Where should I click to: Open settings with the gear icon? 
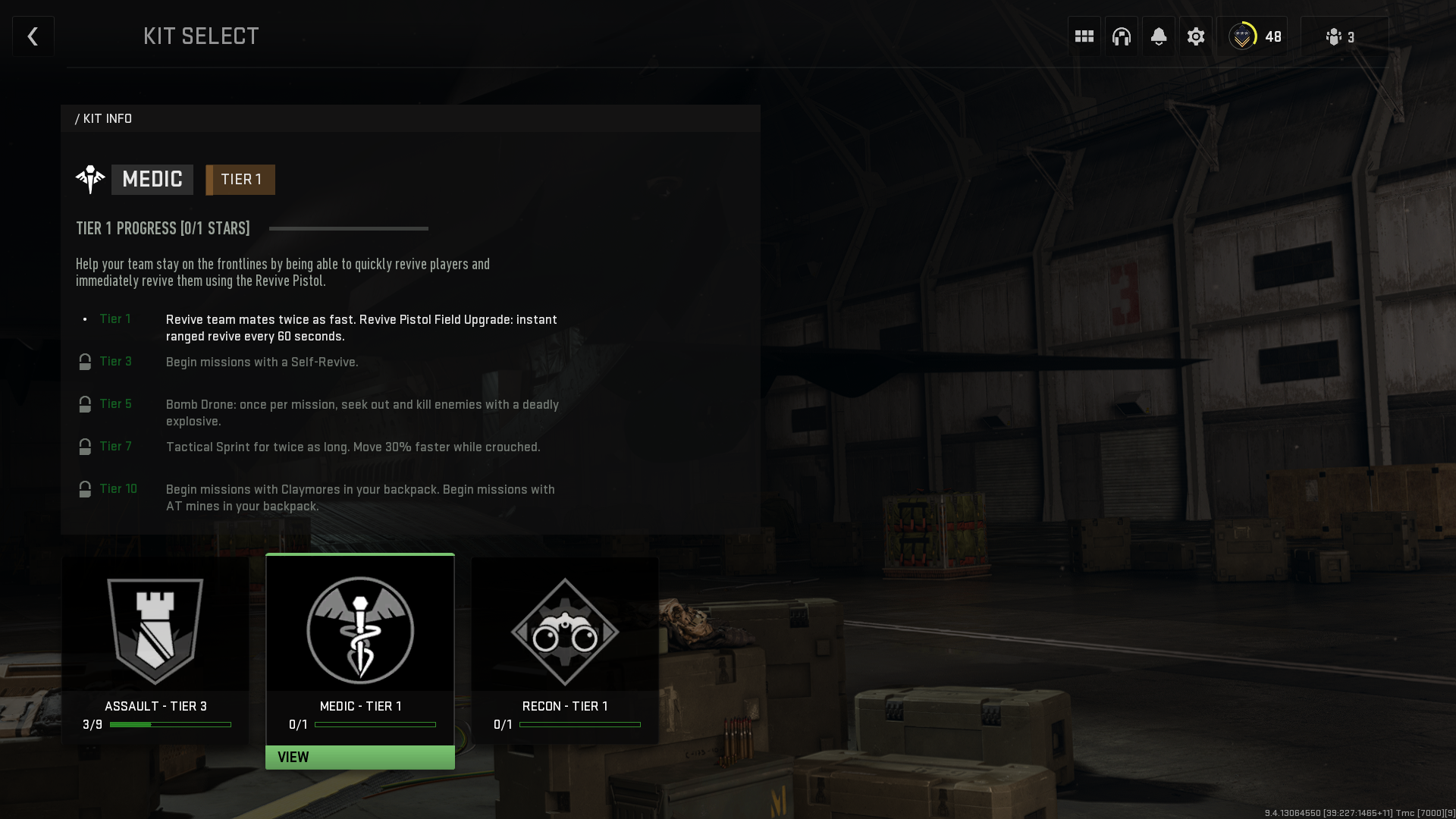point(1195,36)
